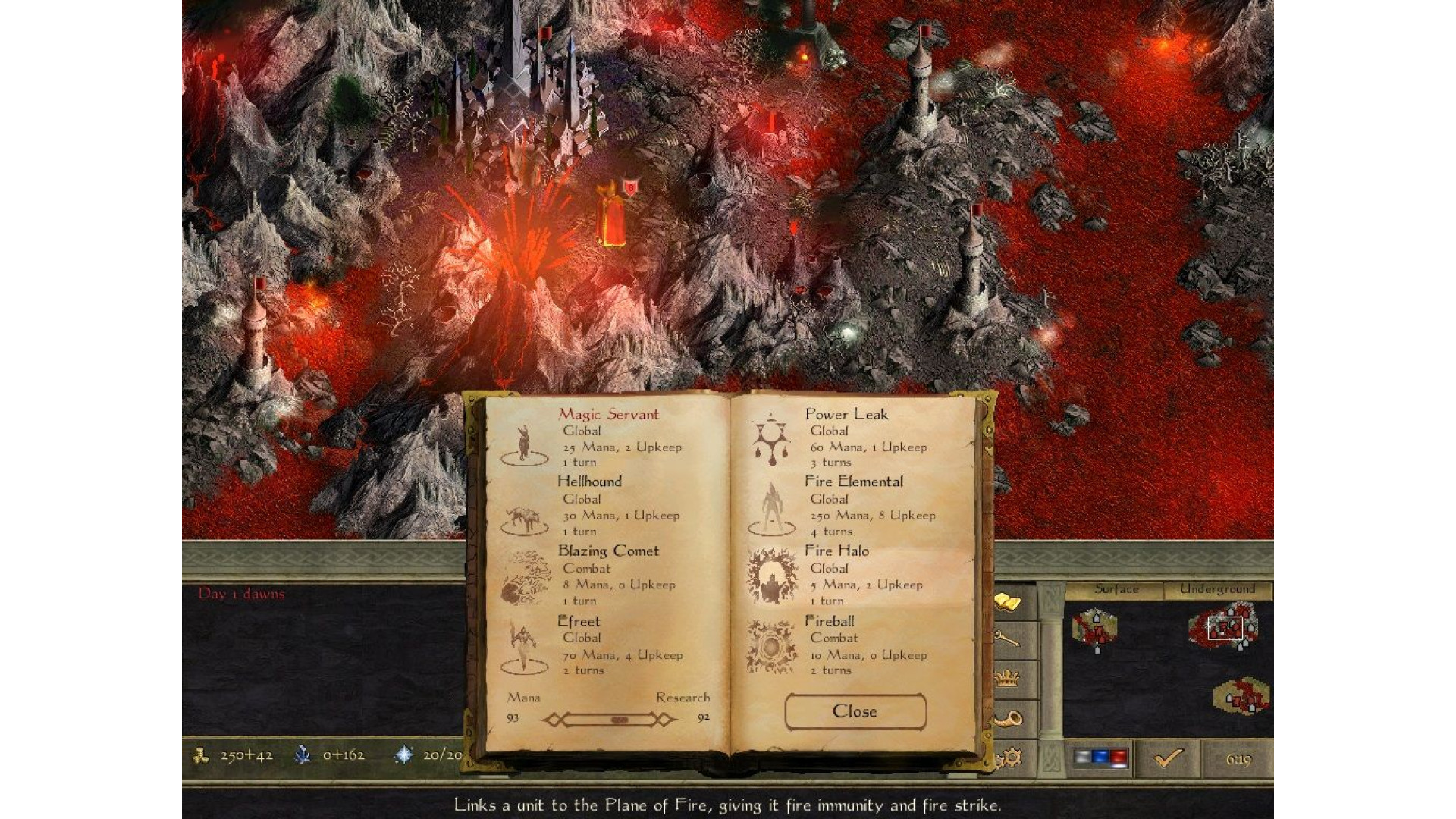Open the crown icon panel

(x=1008, y=677)
